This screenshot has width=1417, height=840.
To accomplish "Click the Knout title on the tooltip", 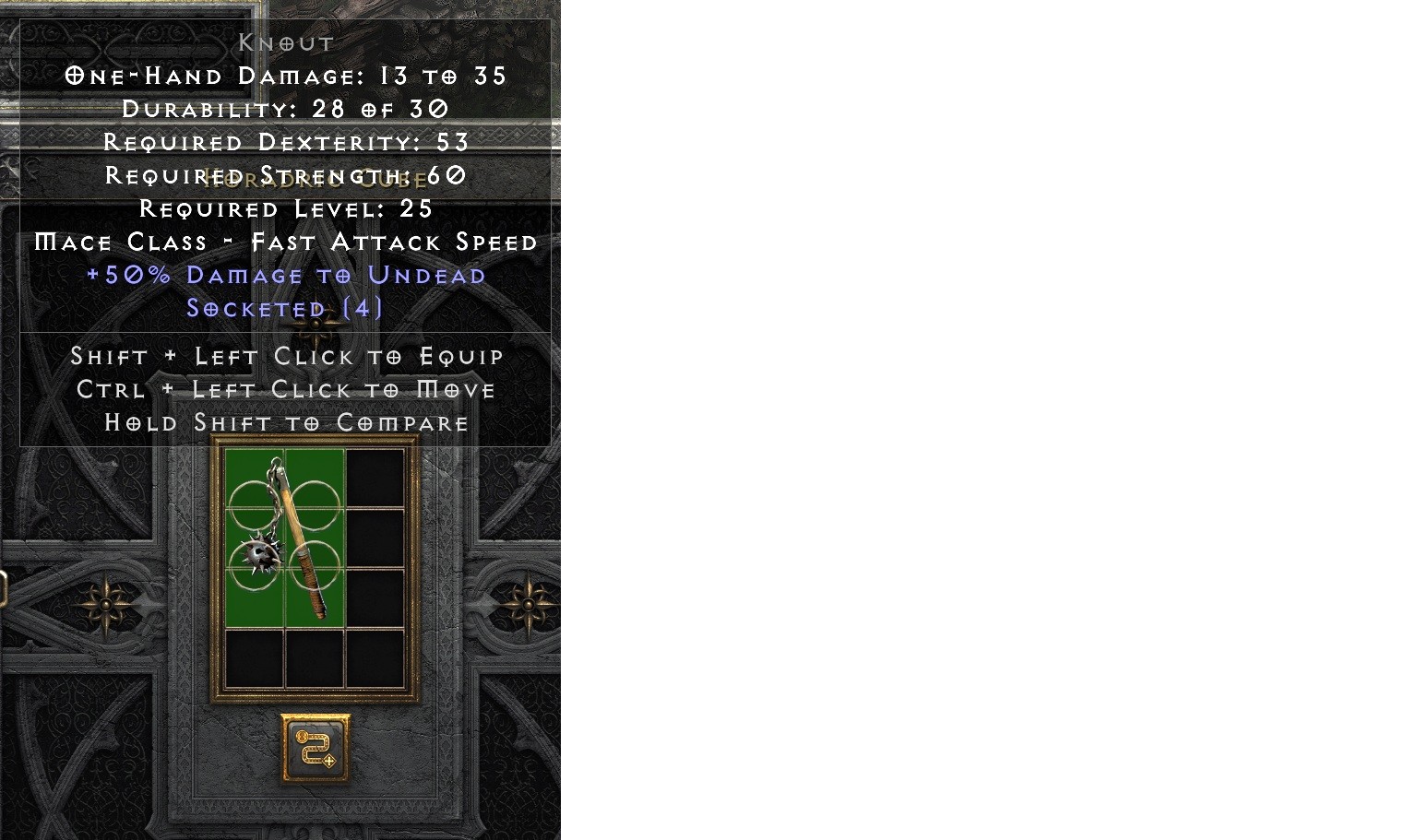I will pyautogui.click(x=285, y=42).
